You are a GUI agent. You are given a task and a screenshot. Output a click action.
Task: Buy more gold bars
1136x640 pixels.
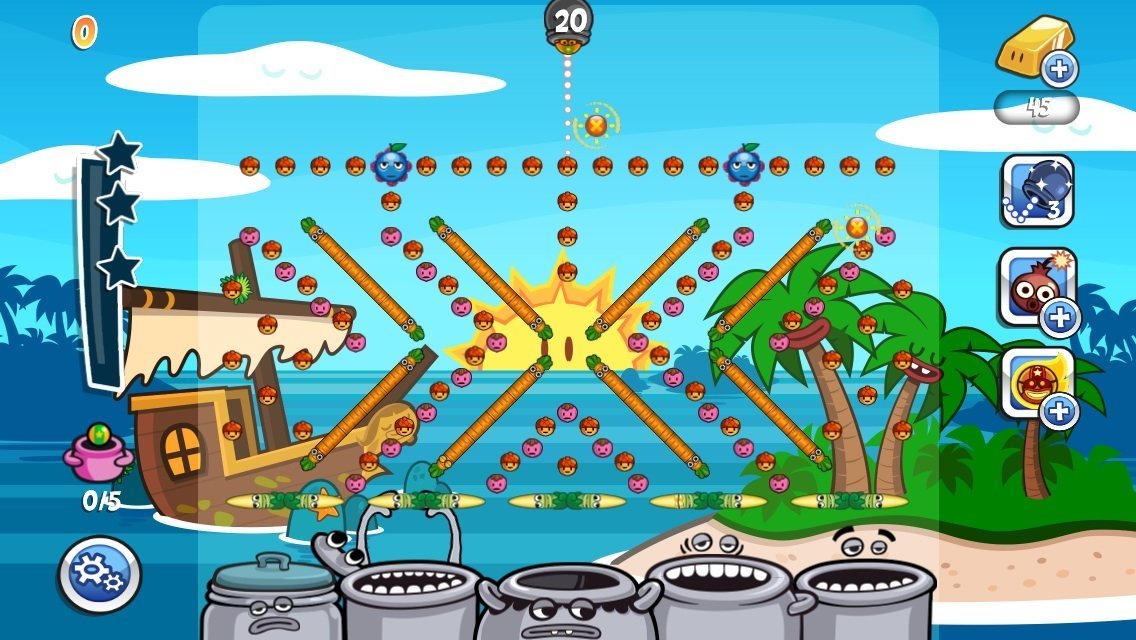1058,70
